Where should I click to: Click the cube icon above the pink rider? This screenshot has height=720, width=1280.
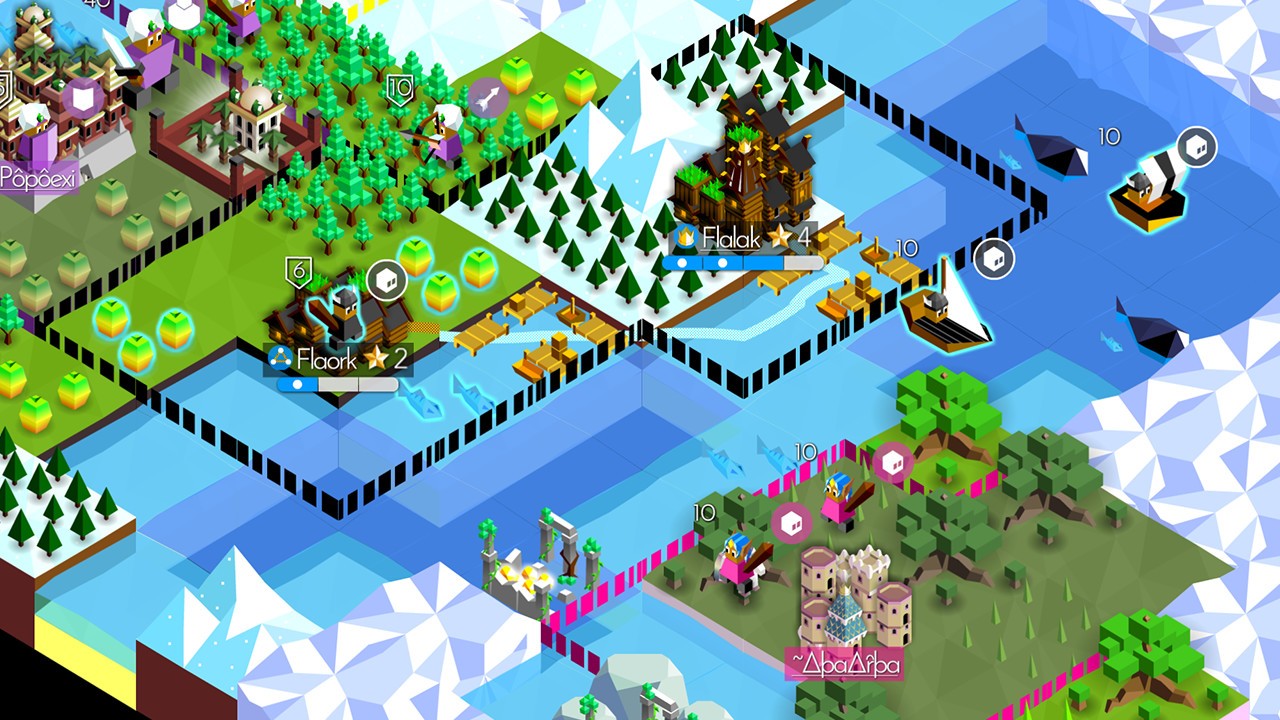[x=892, y=460]
